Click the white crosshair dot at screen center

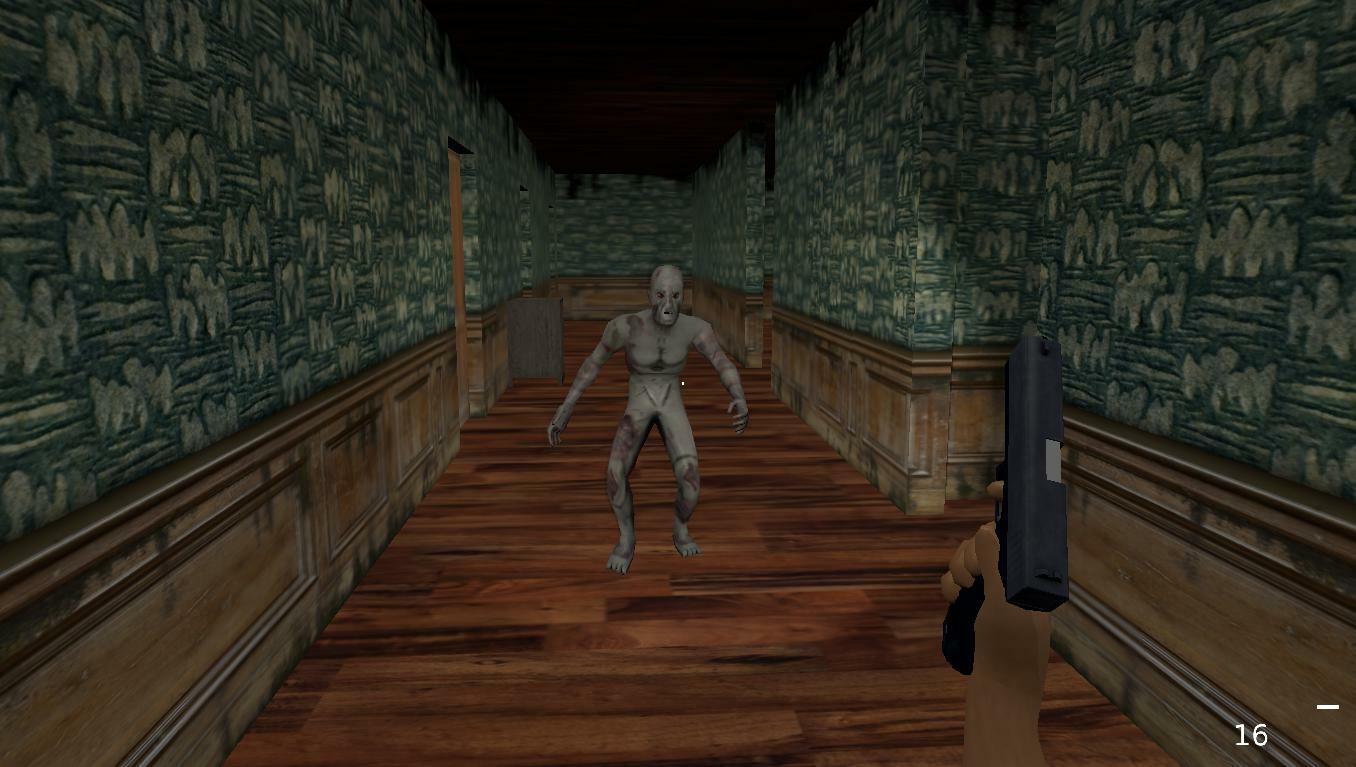click(x=682, y=383)
